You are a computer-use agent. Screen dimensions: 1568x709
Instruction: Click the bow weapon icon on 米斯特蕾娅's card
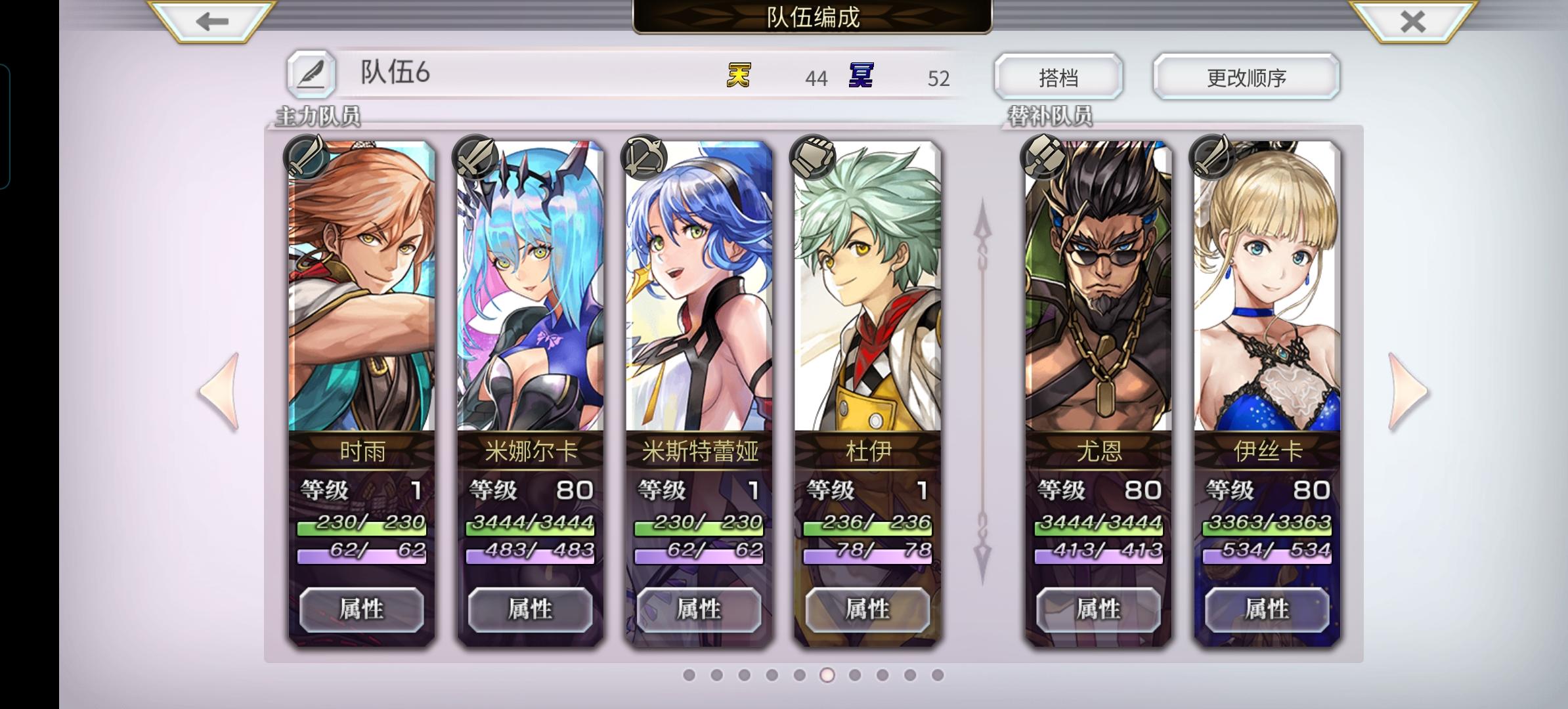[645, 160]
